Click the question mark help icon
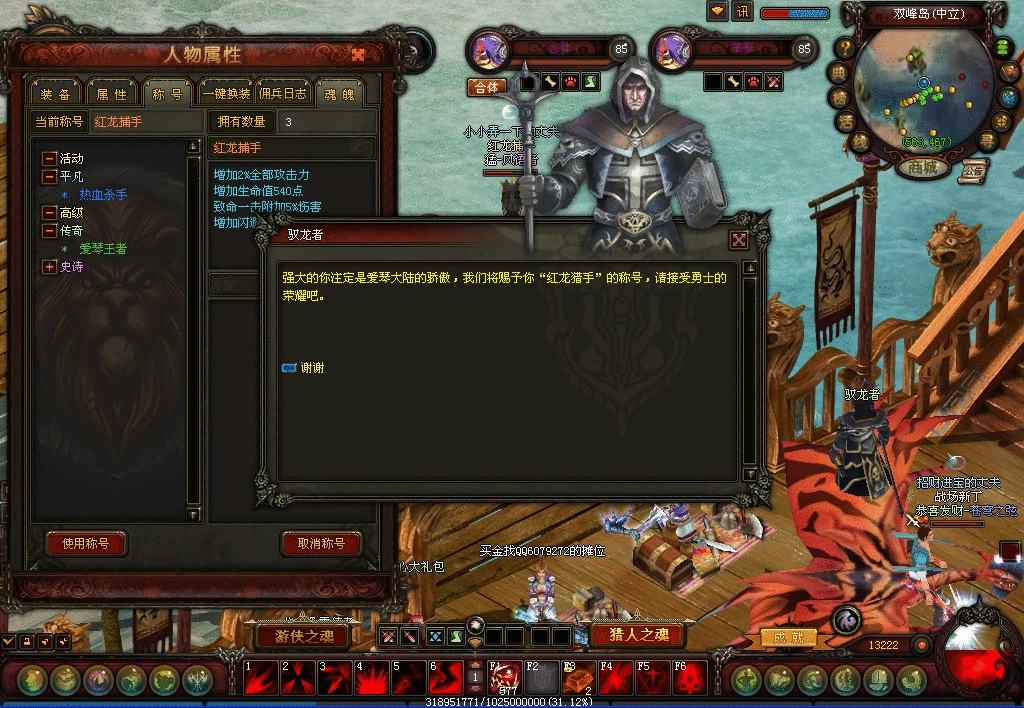The height and width of the screenshot is (708, 1024). pyautogui.click(x=845, y=47)
